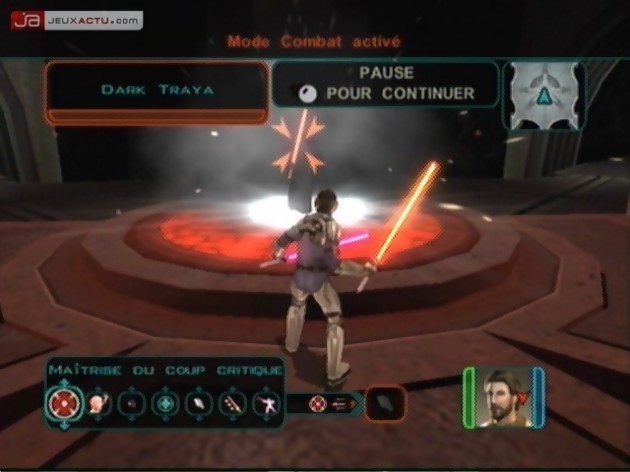Image resolution: width=630 pixels, height=472 pixels.
Task: Click the JeuxActu.com watermark logo
Action: [77, 20]
